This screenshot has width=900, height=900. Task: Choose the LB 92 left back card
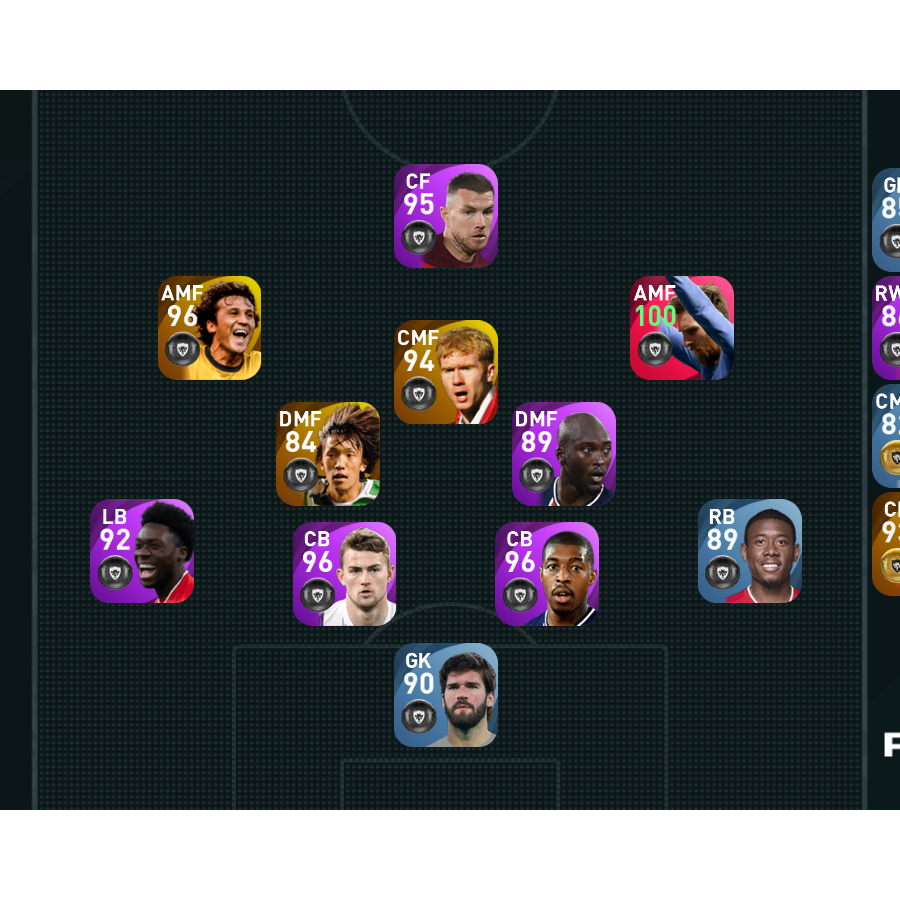[142, 551]
